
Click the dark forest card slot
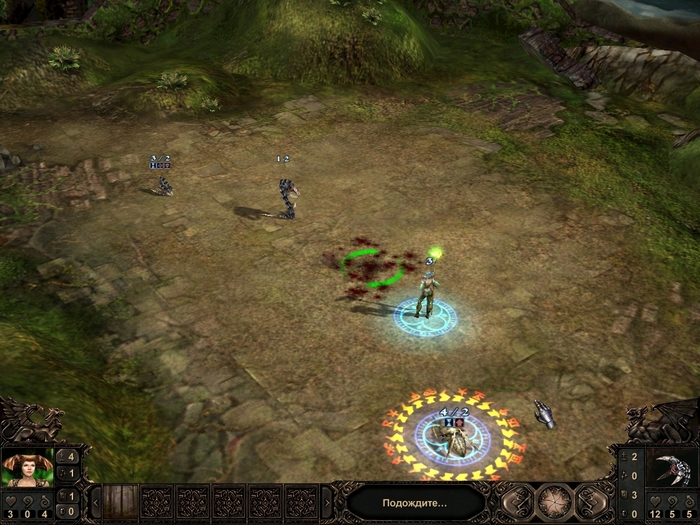(x=118, y=501)
